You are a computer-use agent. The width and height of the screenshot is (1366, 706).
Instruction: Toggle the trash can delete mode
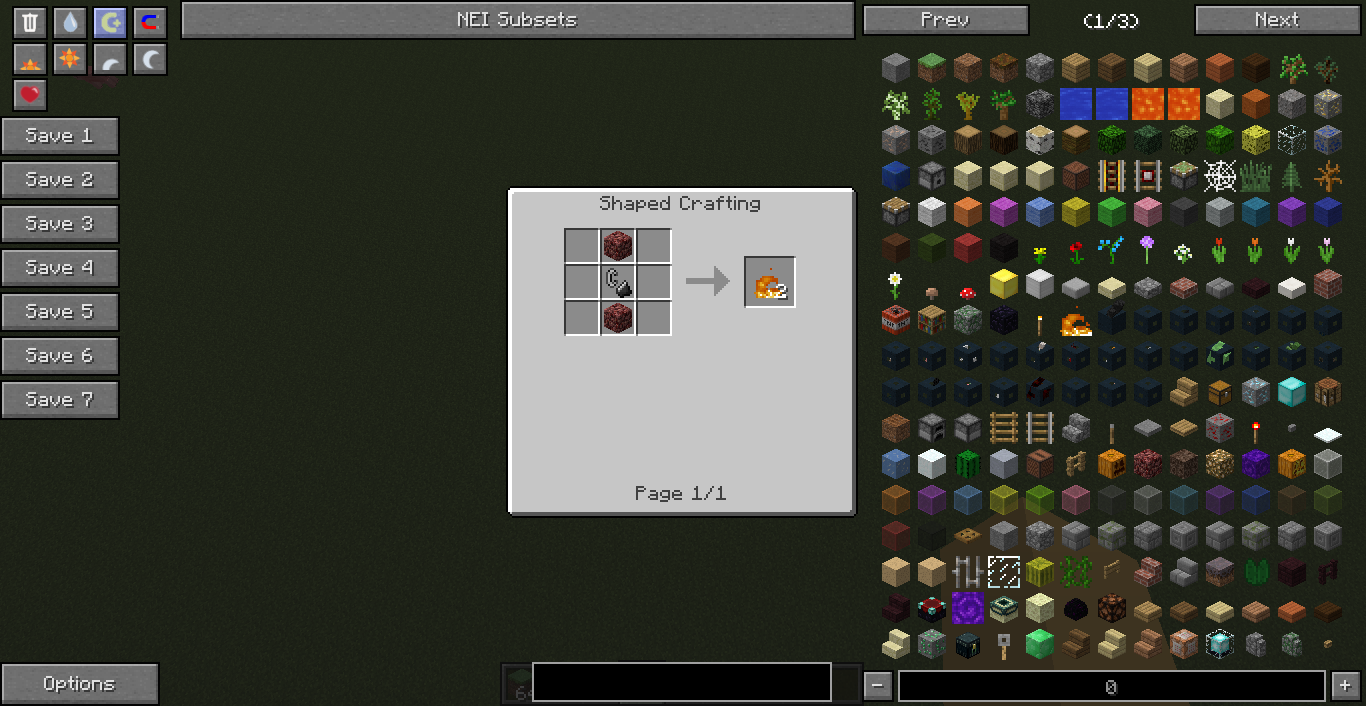point(30,23)
